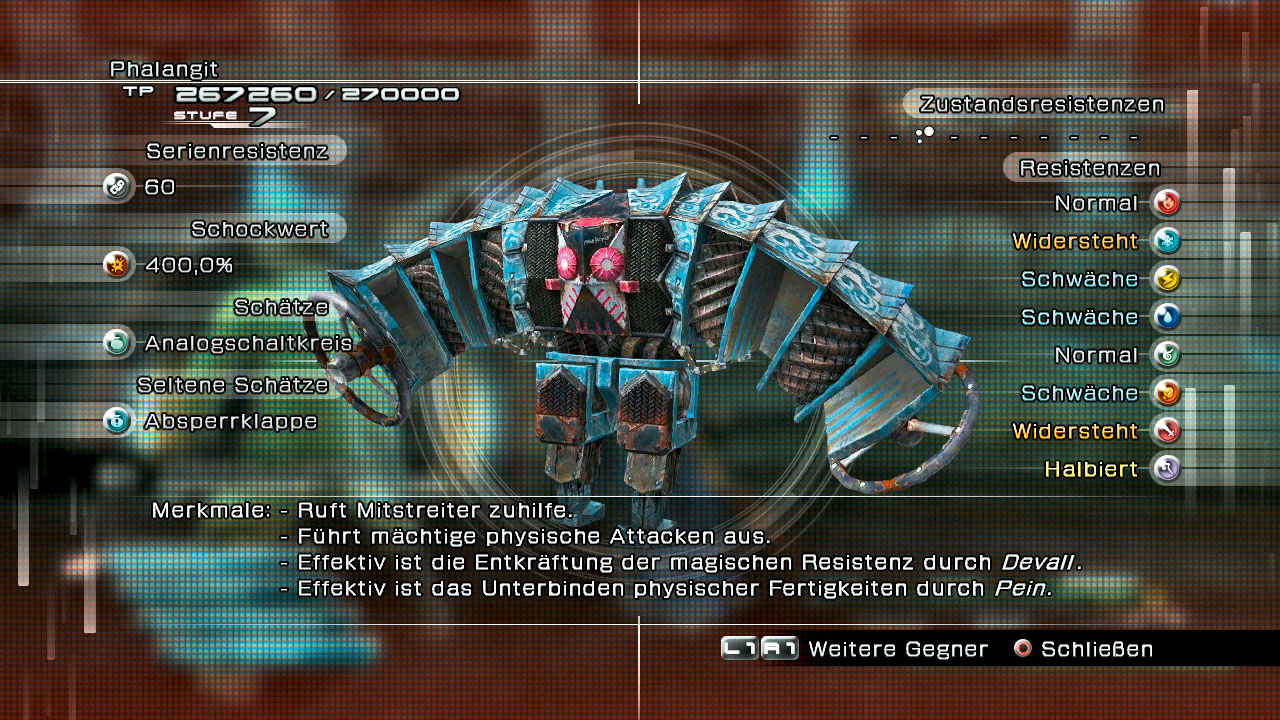Show more enemies via Weitere Gegner
Viewport: 1280px width, 720px height.
tap(855, 649)
